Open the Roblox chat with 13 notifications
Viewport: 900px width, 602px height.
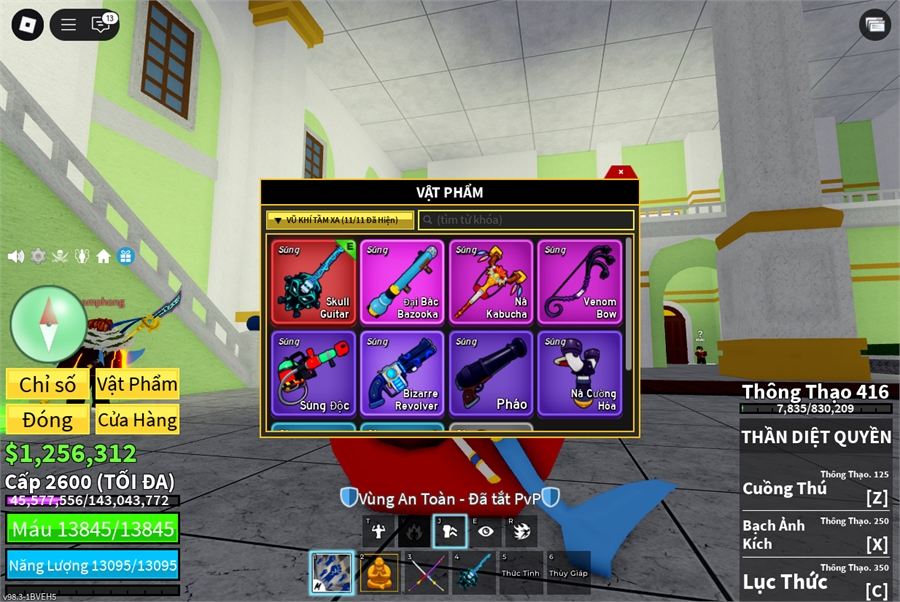[102, 25]
